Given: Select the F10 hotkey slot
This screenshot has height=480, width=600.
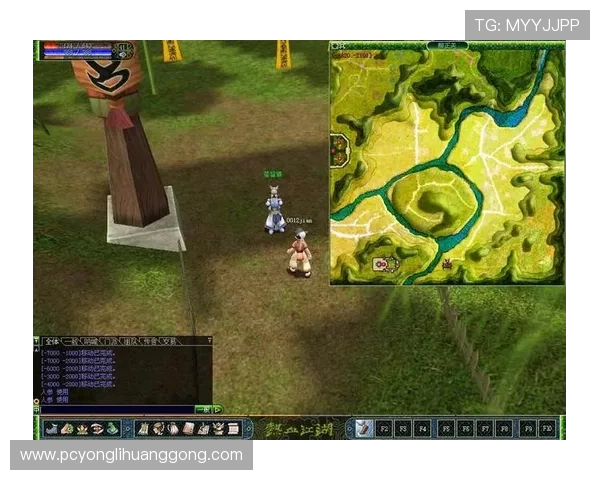Looking at the screenshot, I should (x=547, y=428).
